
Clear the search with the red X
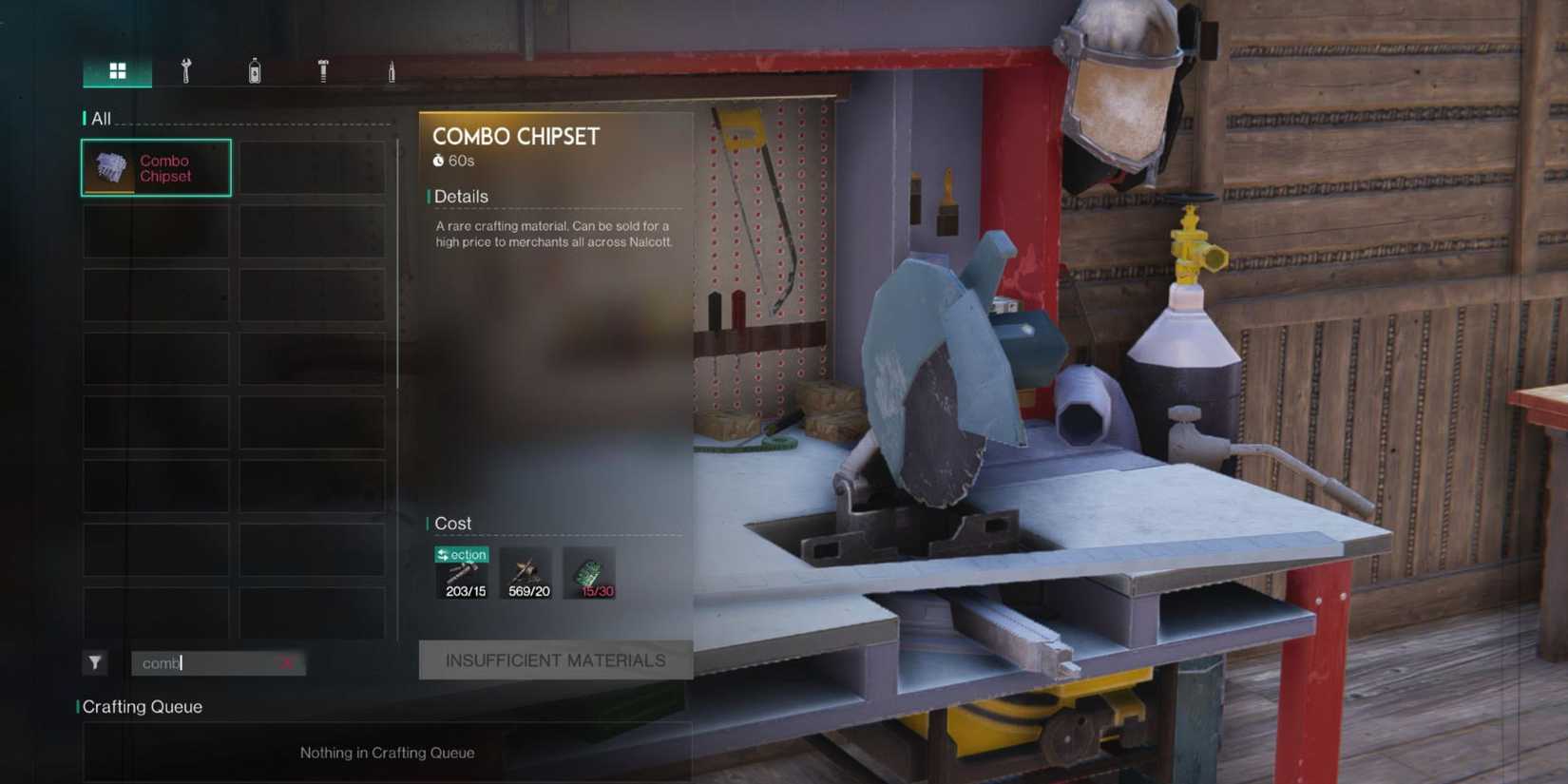(x=287, y=663)
